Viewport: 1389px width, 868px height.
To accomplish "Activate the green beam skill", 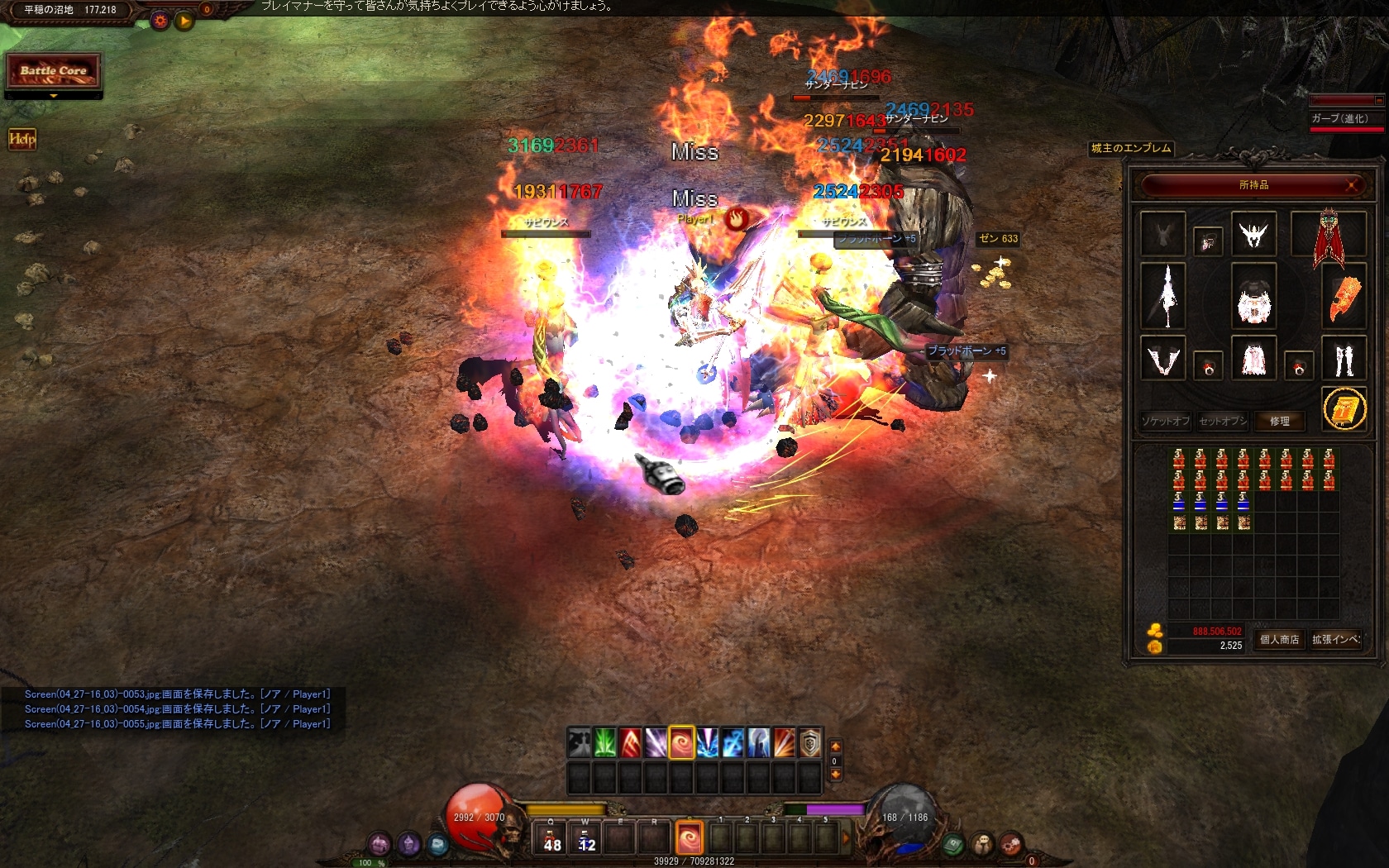I will [604, 743].
